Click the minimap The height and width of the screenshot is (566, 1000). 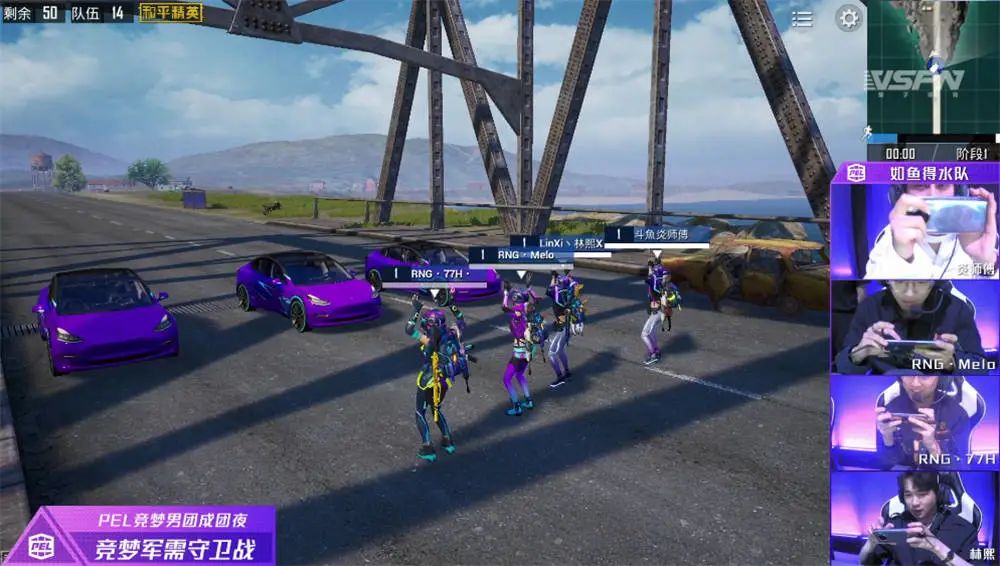(932, 70)
